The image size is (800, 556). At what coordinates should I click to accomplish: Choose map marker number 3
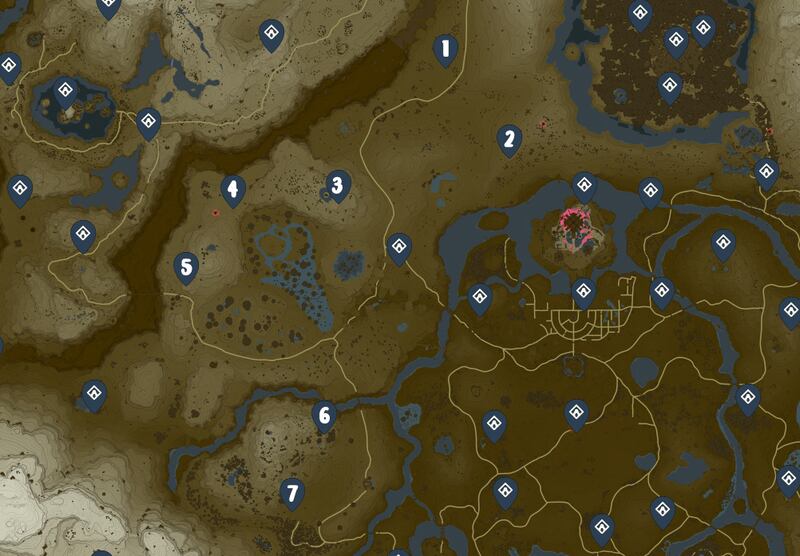(338, 184)
